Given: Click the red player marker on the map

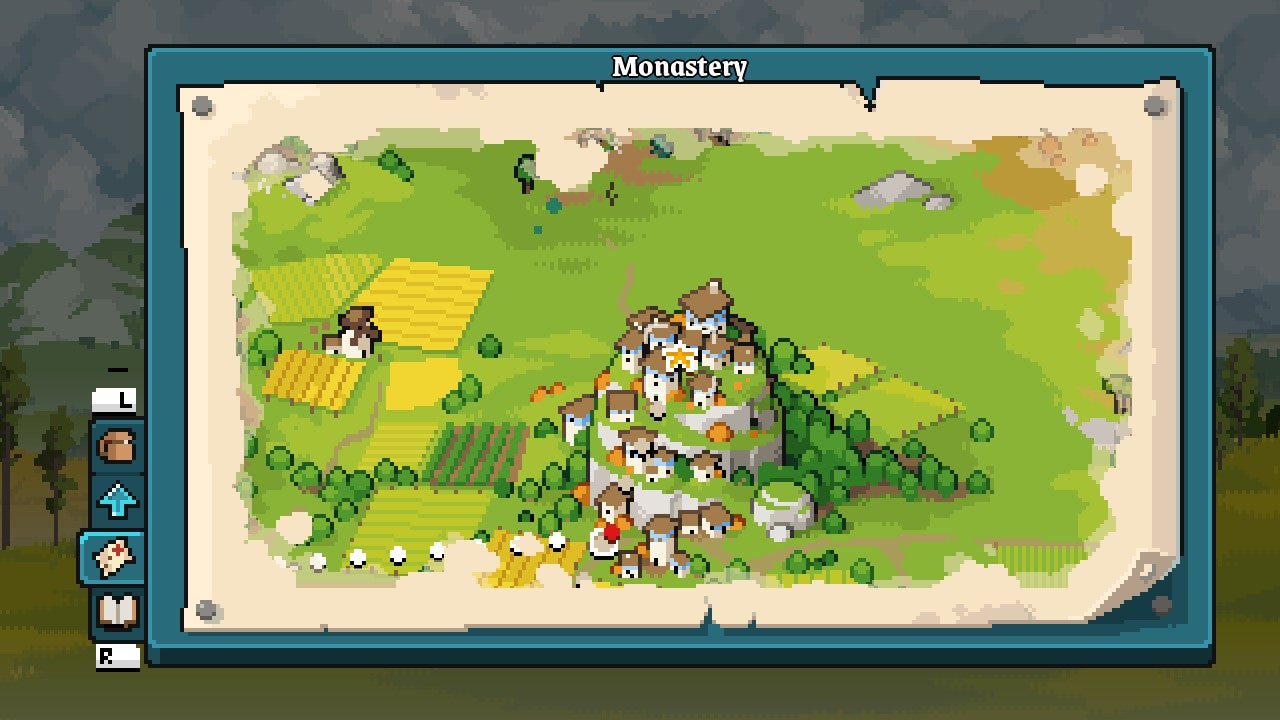Looking at the screenshot, I should pos(612,533).
